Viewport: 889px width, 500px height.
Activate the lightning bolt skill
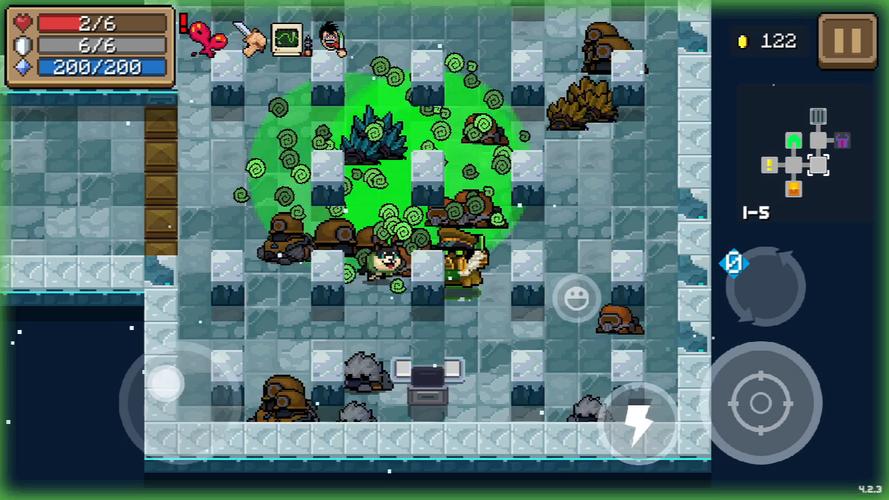tap(639, 422)
